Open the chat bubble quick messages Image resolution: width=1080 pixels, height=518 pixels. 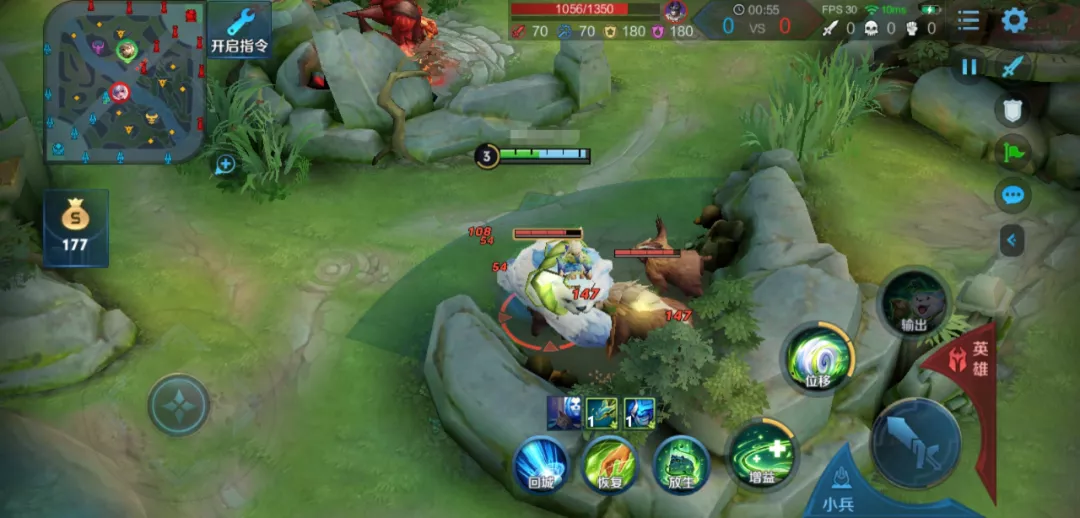pos(1013,195)
